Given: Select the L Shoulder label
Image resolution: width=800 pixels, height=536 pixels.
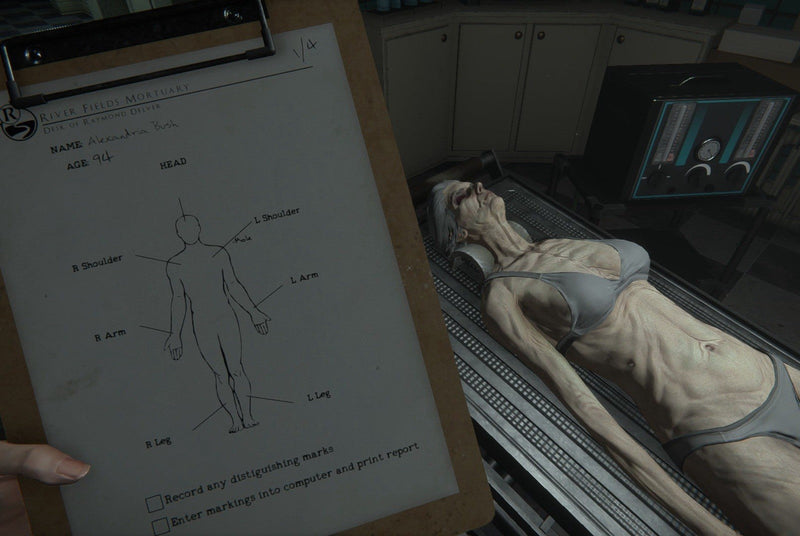Looking at the screenshot, I should coord(277,214).
